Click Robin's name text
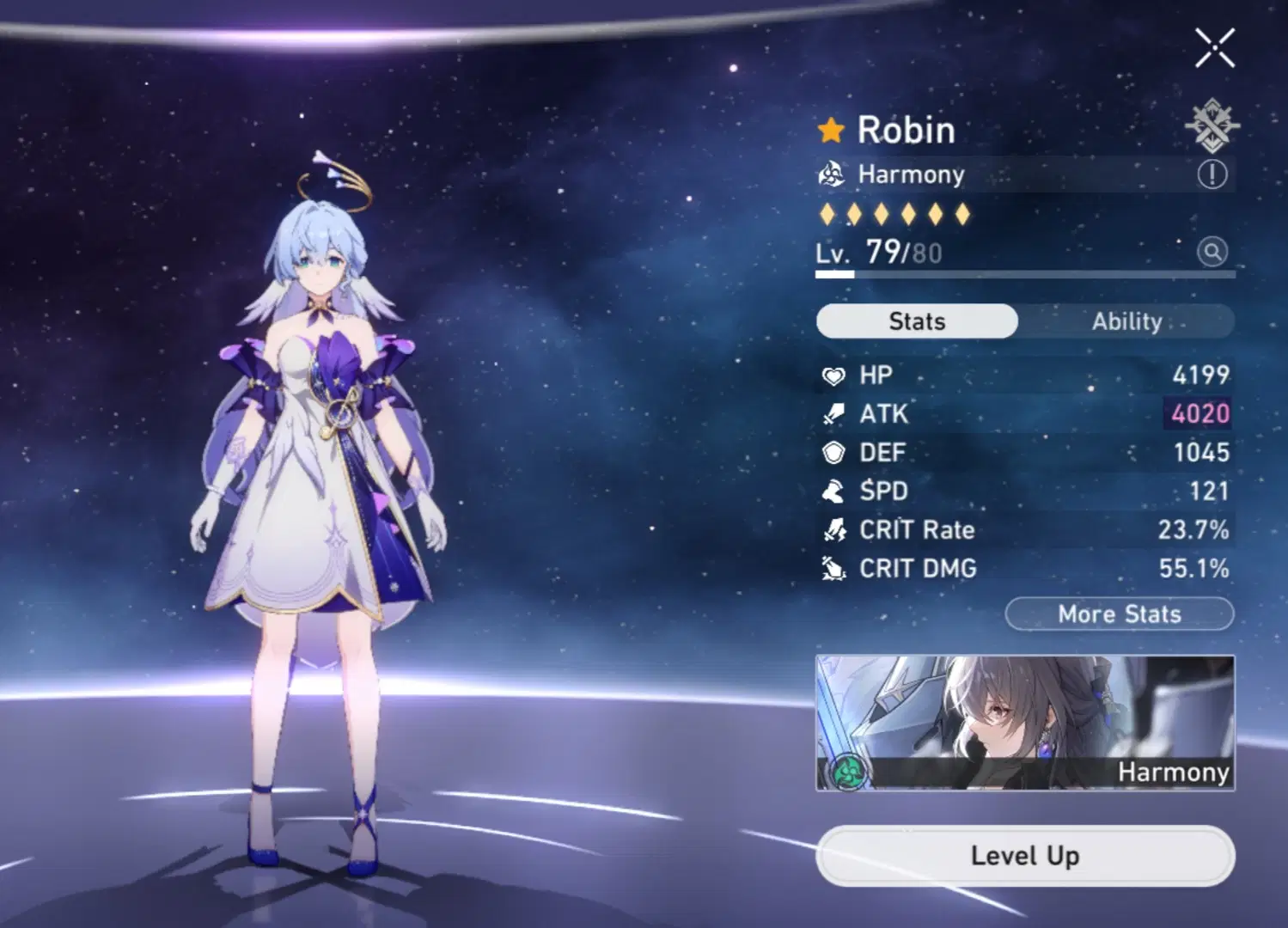 point(907,129)
